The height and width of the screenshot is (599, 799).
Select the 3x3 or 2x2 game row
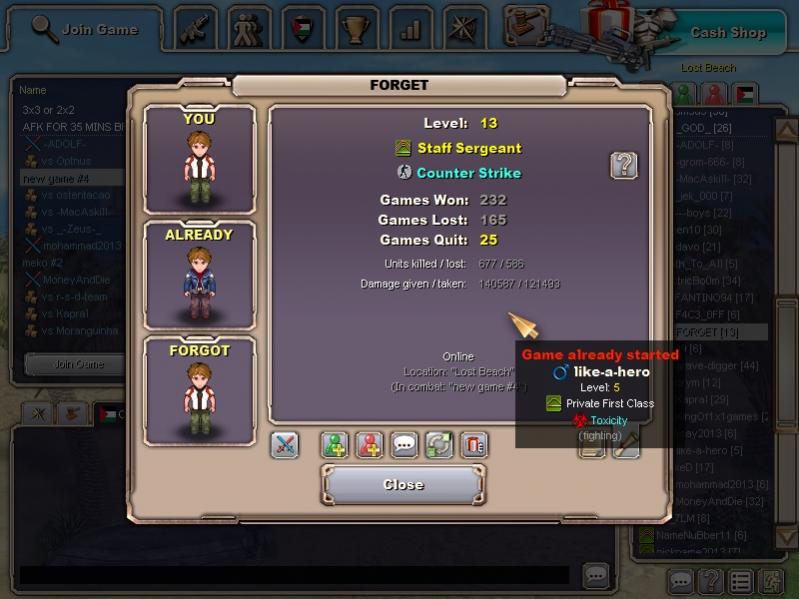point(48,110)
